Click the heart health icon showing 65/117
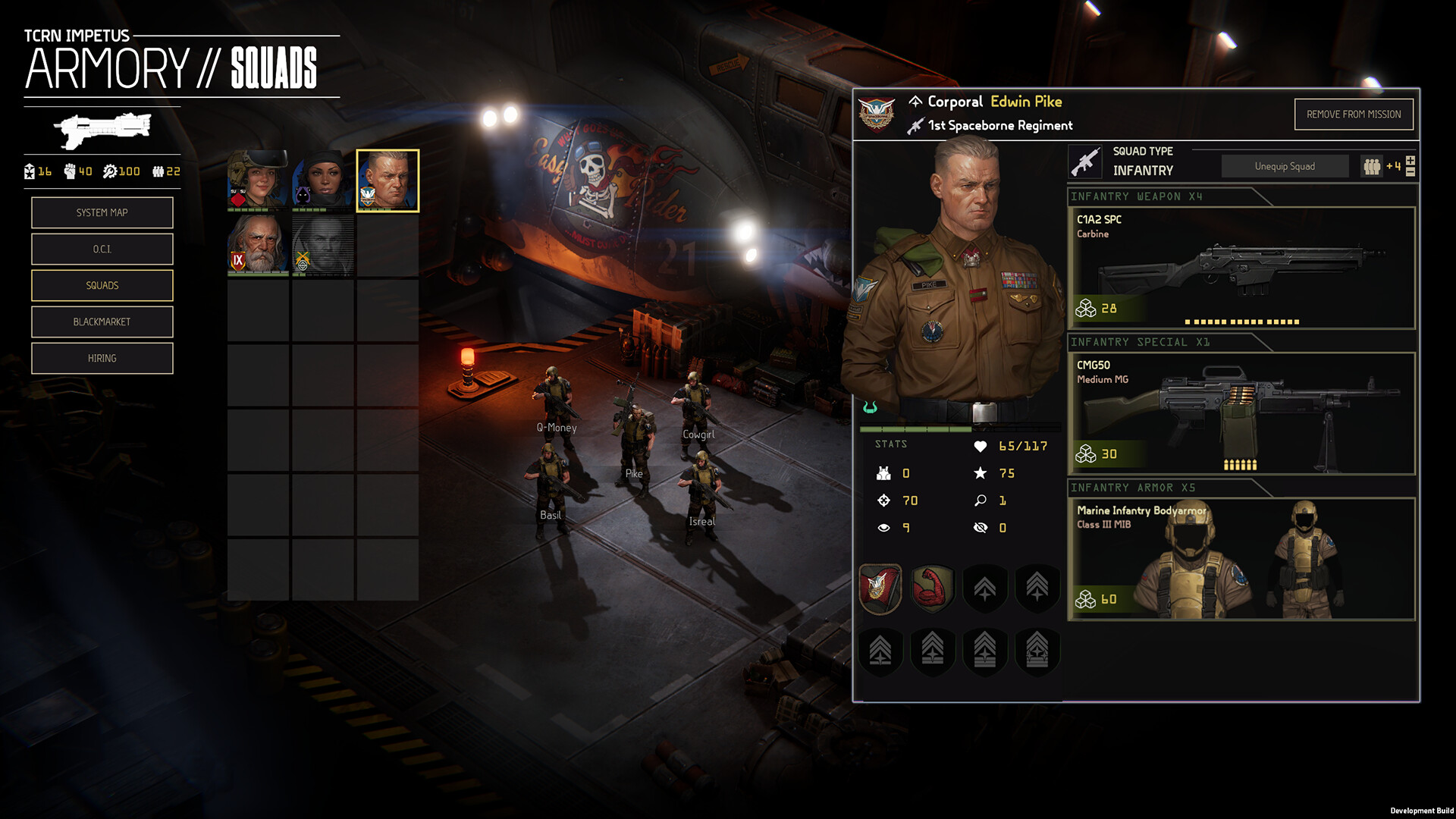1456x819 pixels. (x=981, y=446)
